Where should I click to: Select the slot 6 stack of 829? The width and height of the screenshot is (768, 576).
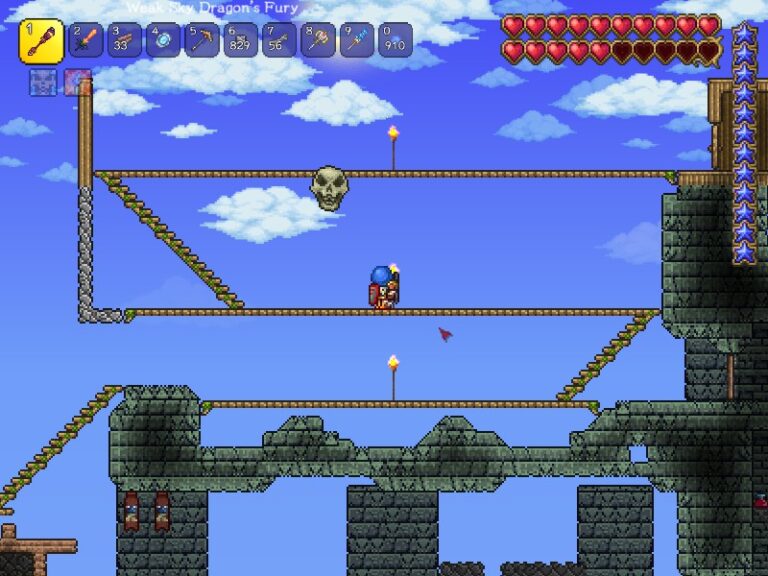240,41
